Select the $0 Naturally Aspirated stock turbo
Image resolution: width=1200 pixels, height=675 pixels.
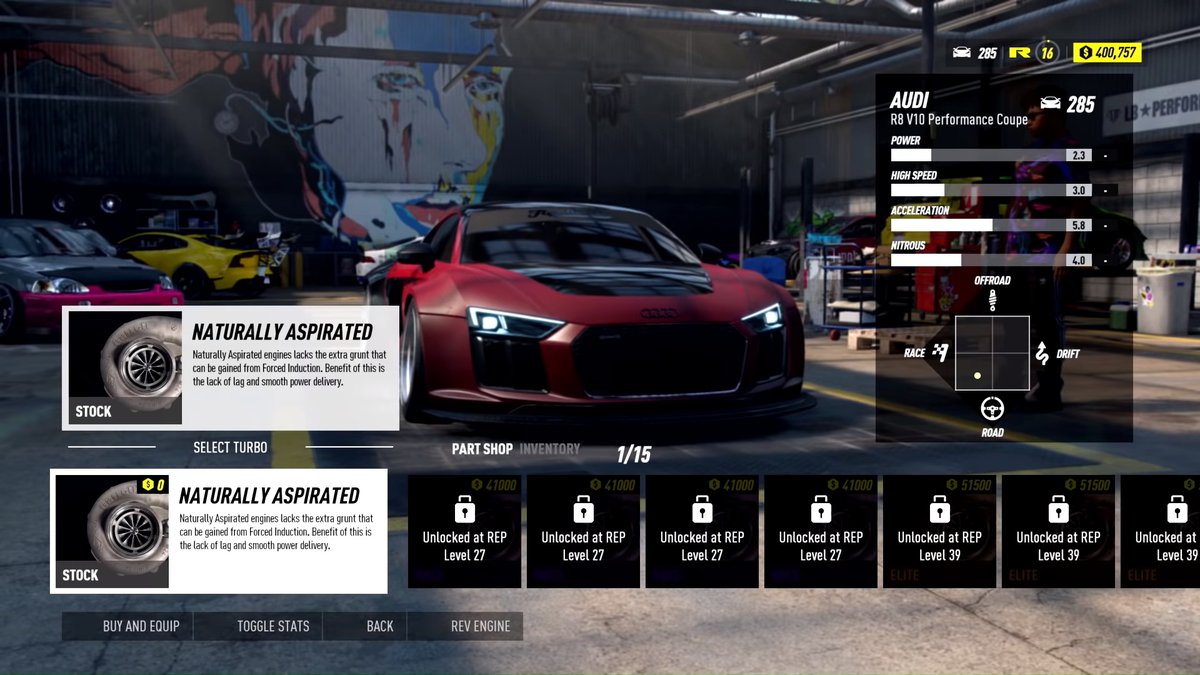tap(219, 531)
